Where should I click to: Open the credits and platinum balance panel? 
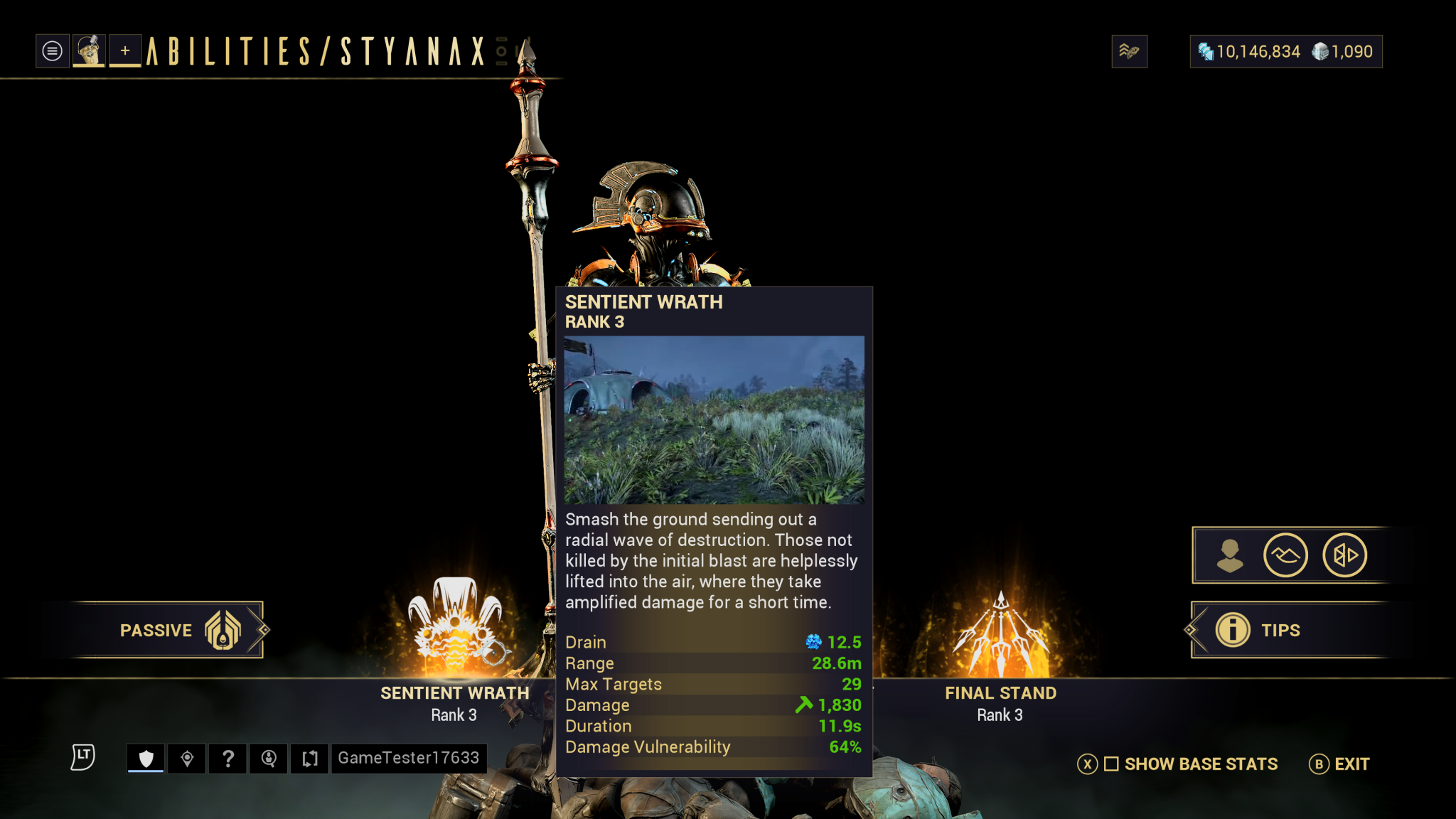pyautogui.click(x=1285, y=51)
